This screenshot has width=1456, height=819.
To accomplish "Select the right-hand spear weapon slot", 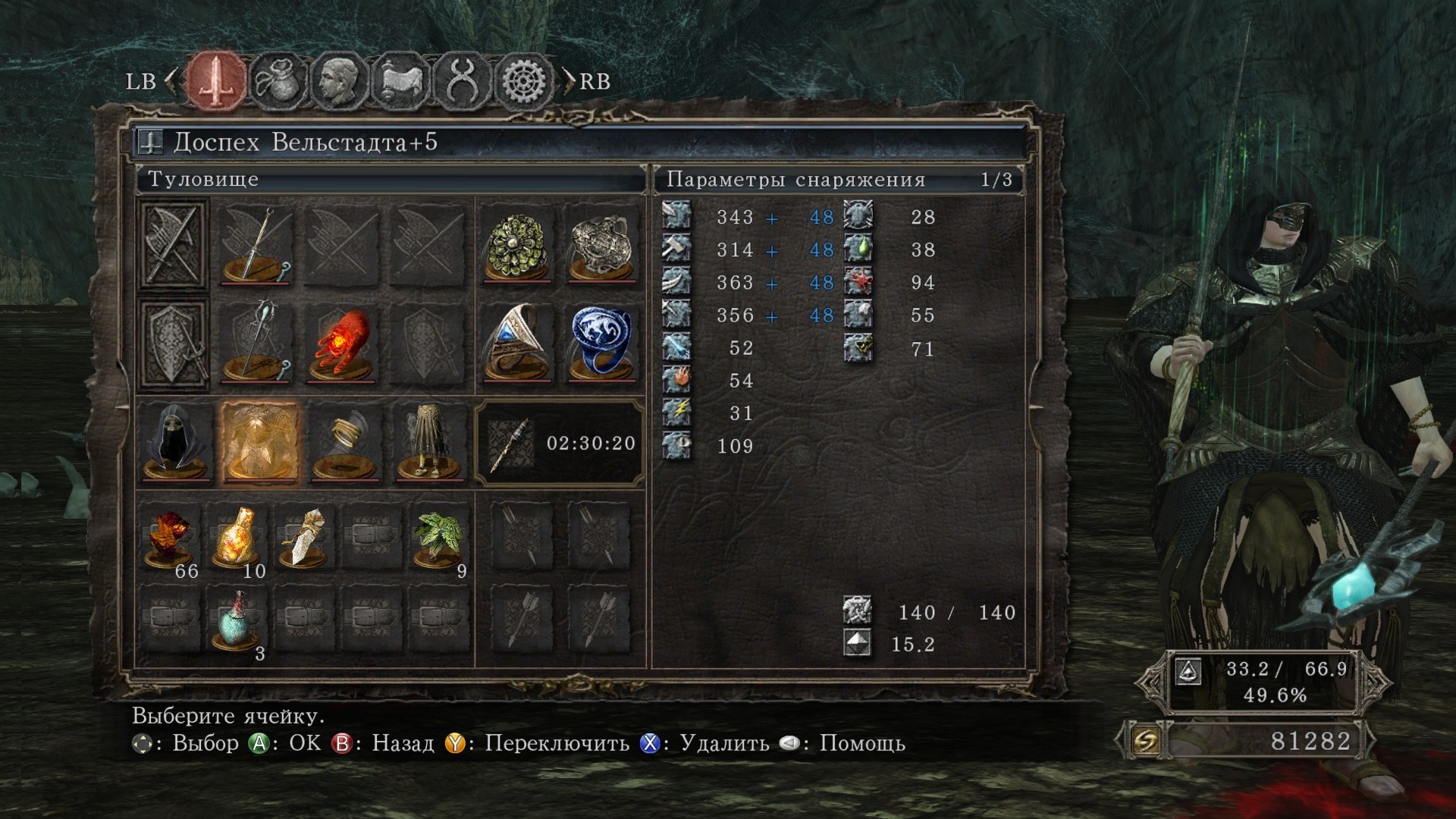I will [258, 246].
